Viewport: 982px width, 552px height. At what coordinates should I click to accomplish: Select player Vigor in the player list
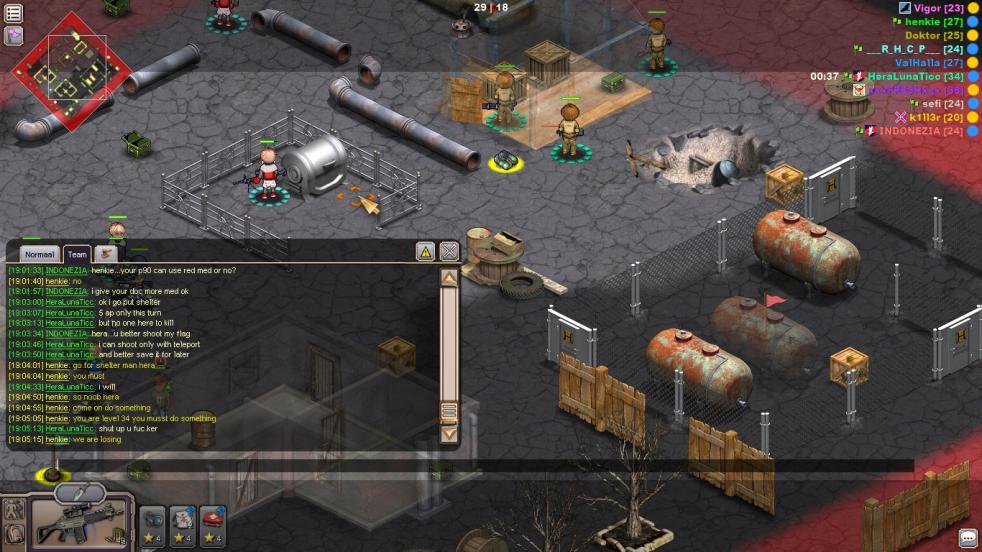click(x=937, y=8)
